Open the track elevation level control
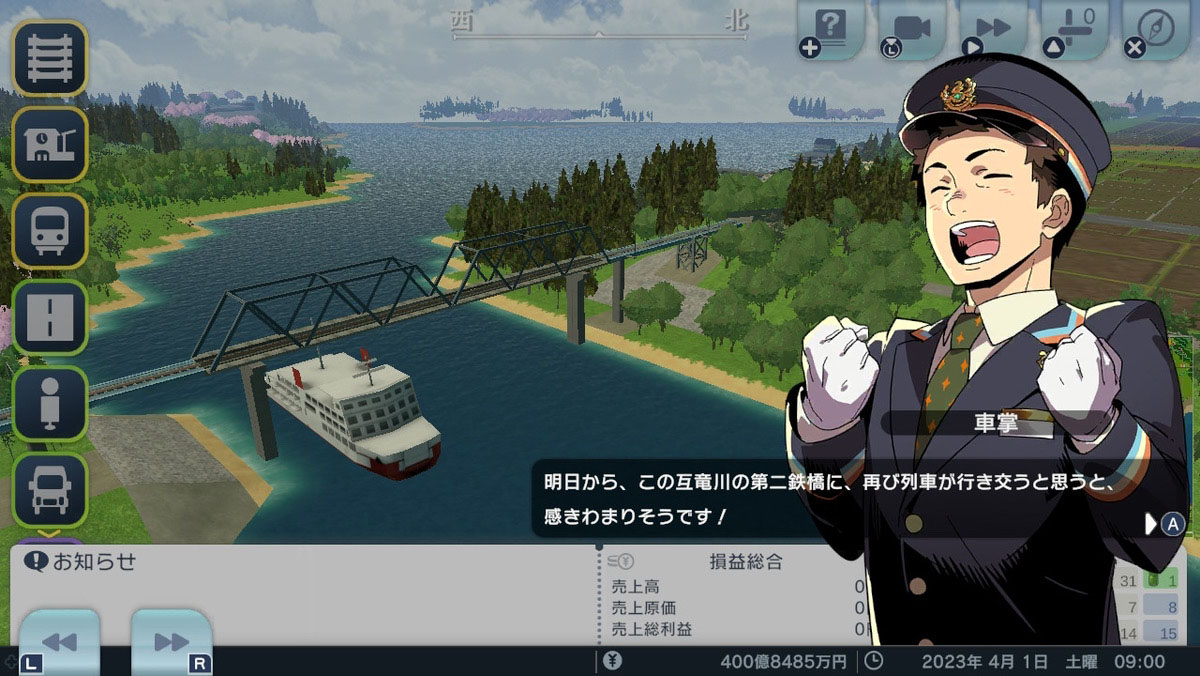This screenshot has width=1200, height=676. 1074,27
